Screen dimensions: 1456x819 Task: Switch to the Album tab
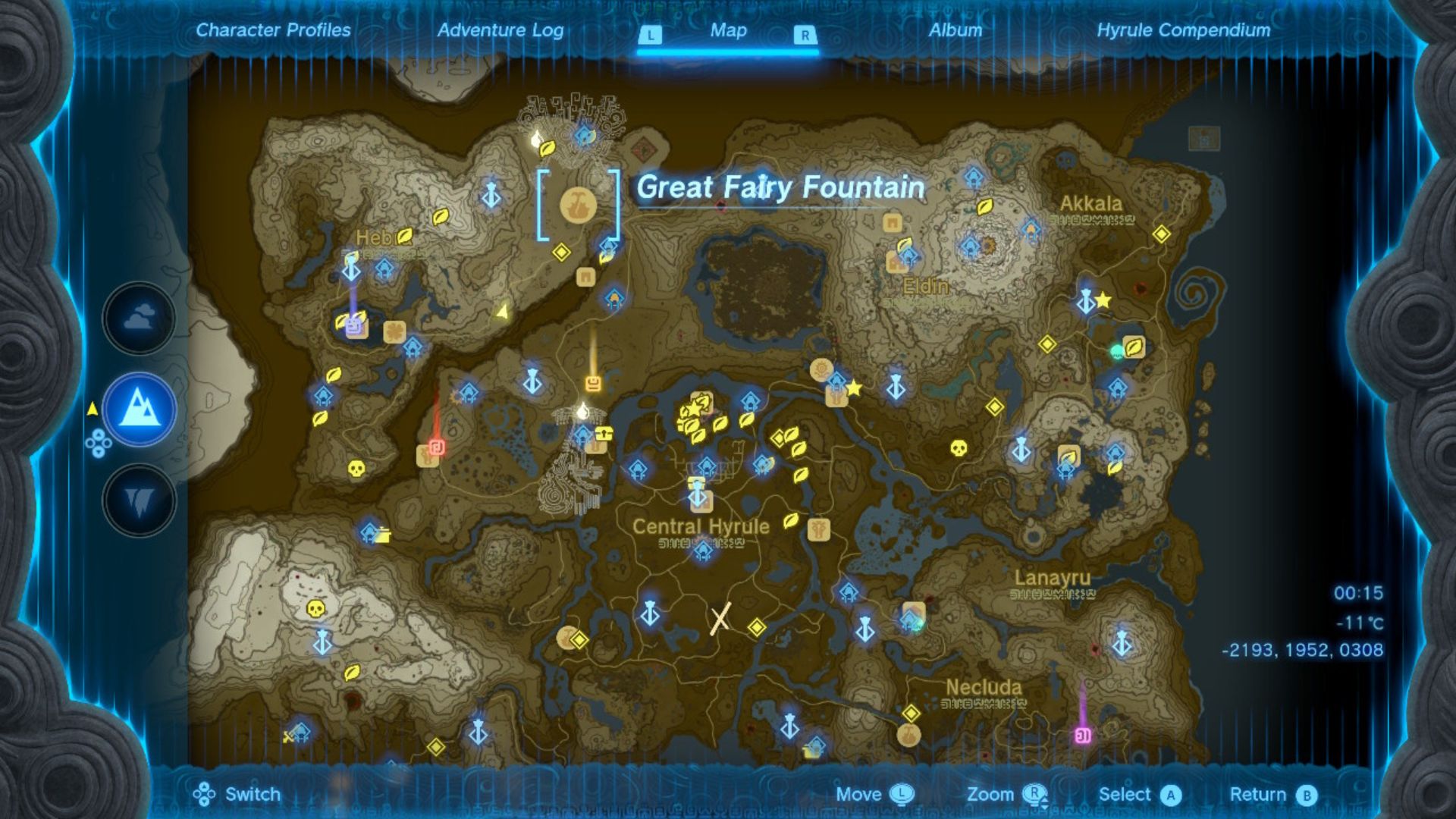(x=957, y=31)
